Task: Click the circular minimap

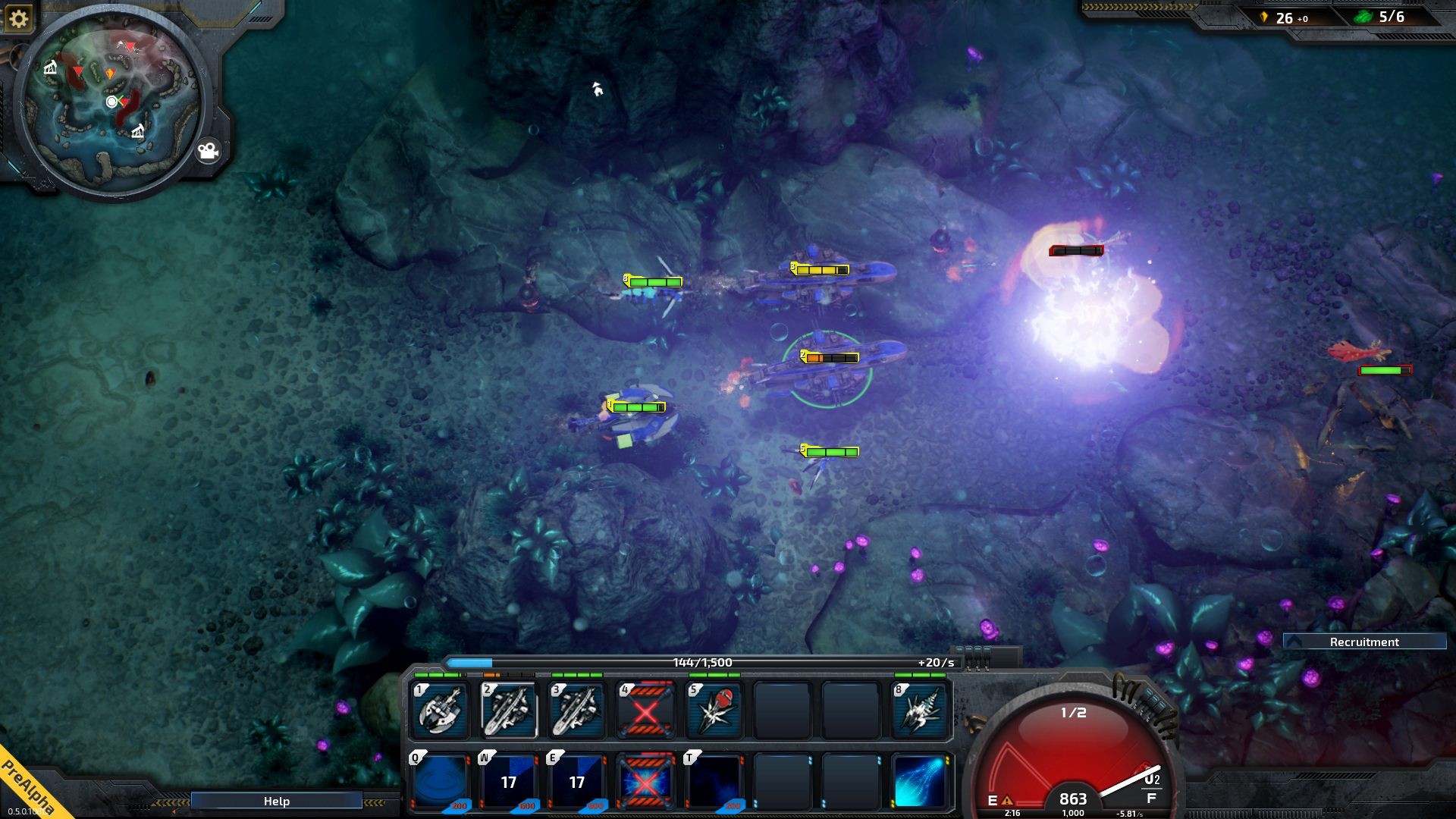Action: pyautogui.click(x=111, y=102)
